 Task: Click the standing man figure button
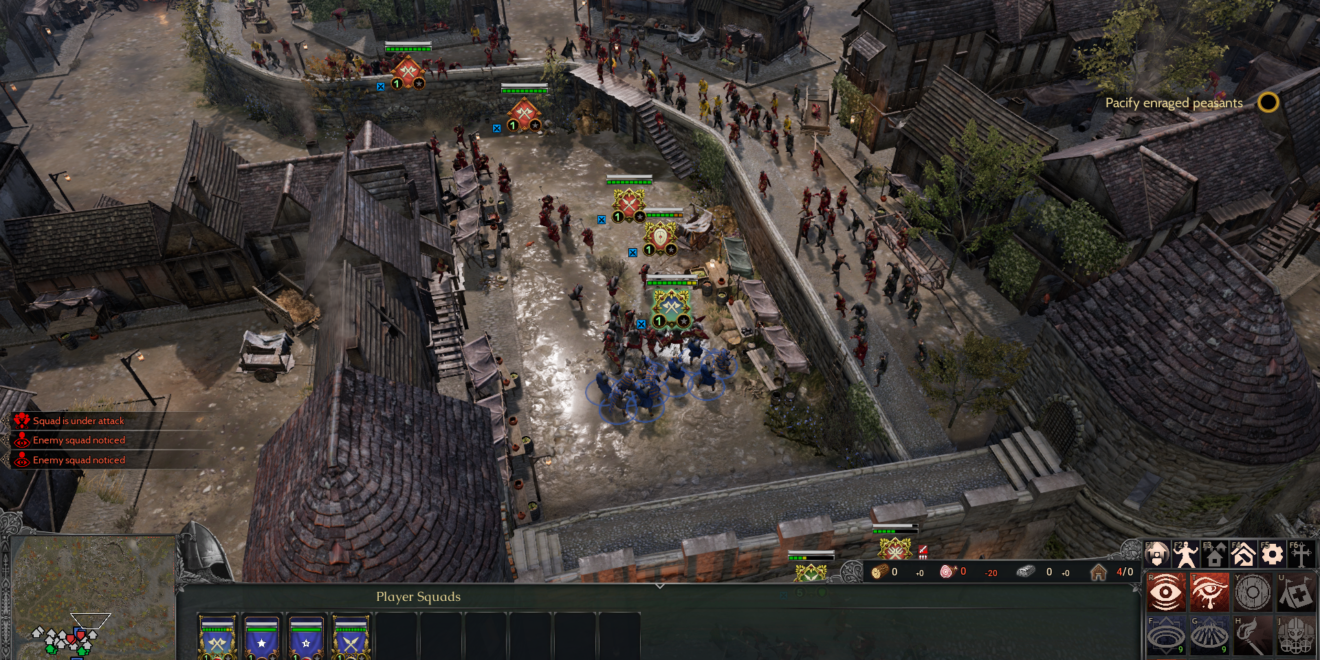pos(1186,554)
